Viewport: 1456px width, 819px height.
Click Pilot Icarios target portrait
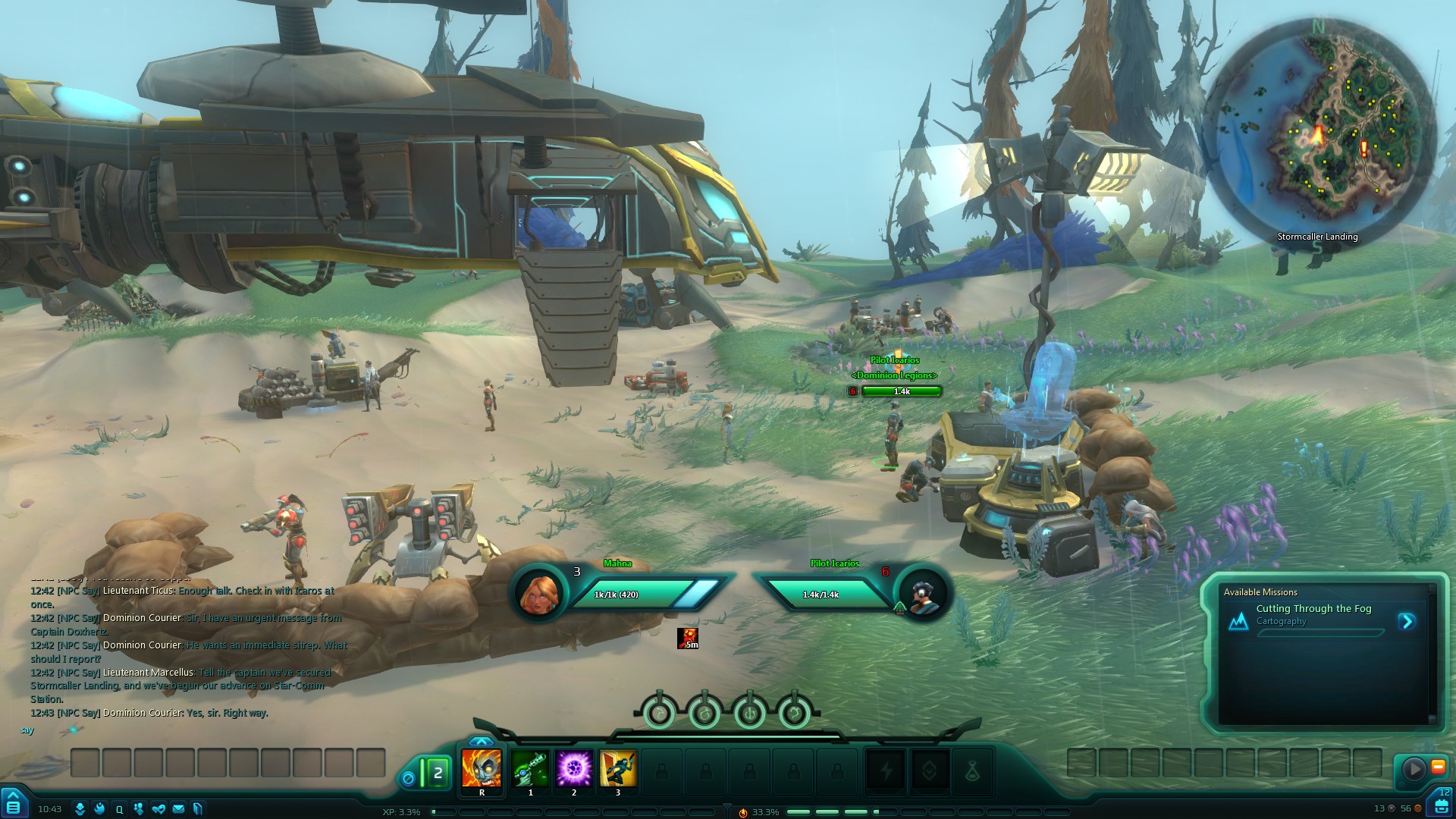pos(923,594)
